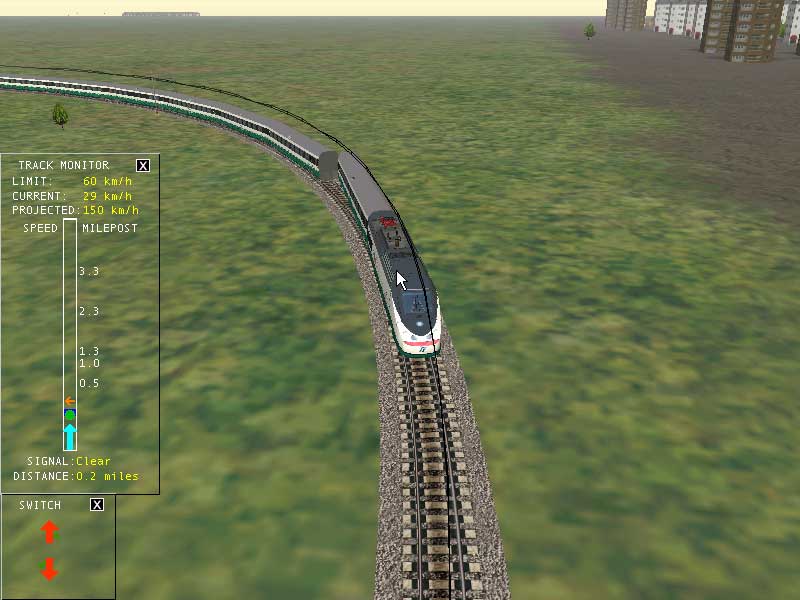Toggle the upper switch arrow
The width and height of the screenshot is (800, 600).
50,532
